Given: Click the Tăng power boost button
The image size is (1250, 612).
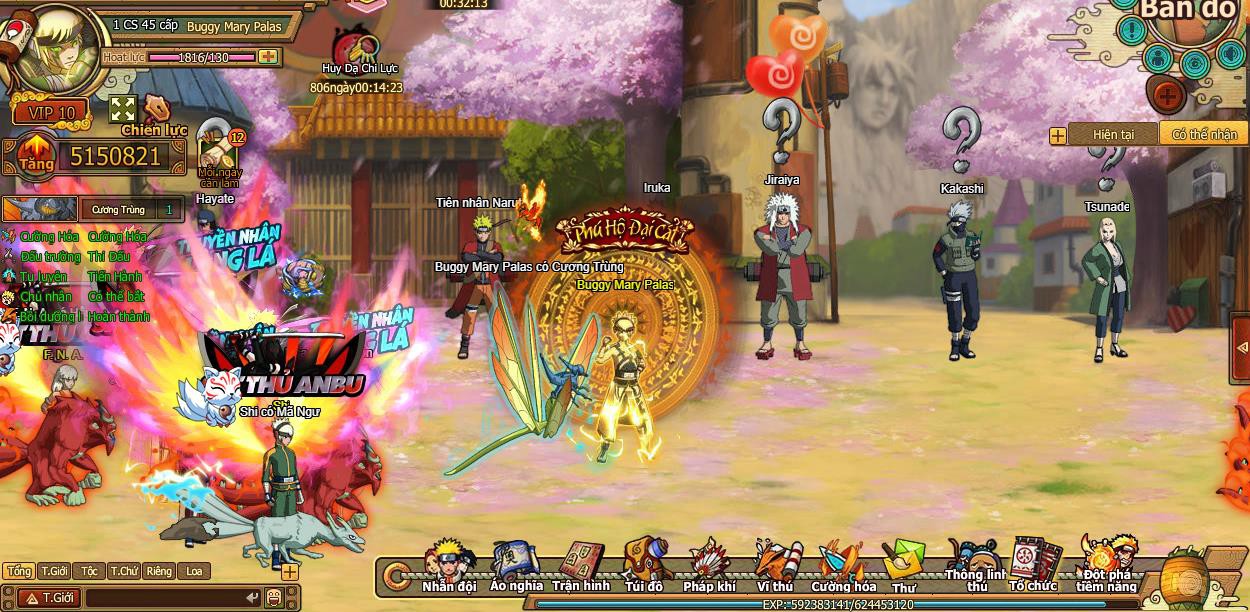Looking at the screenshot, I should (34, 155).
